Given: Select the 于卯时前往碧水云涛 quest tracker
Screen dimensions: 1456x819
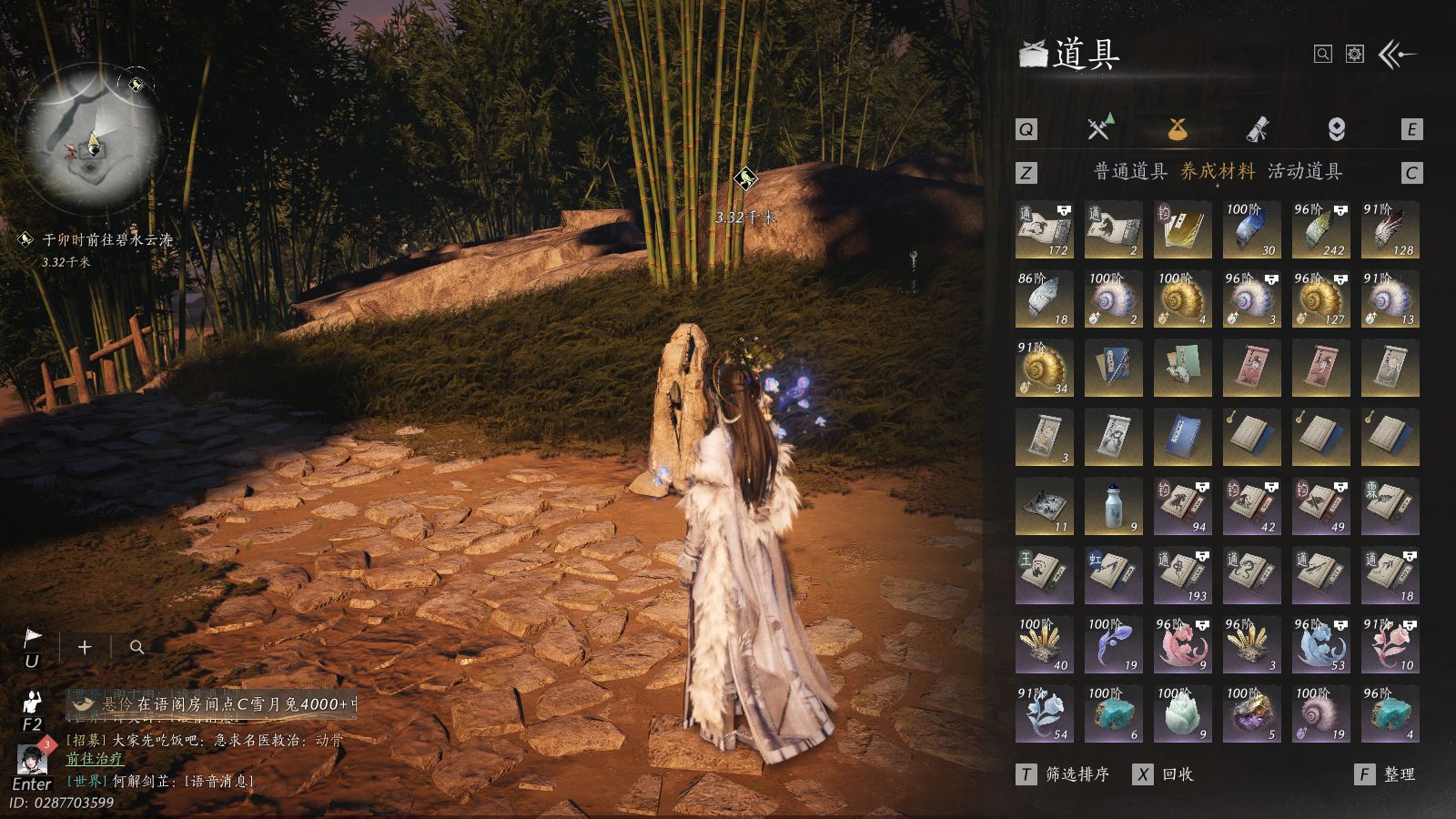Looking at the screenshot, I should click(106, 240).
